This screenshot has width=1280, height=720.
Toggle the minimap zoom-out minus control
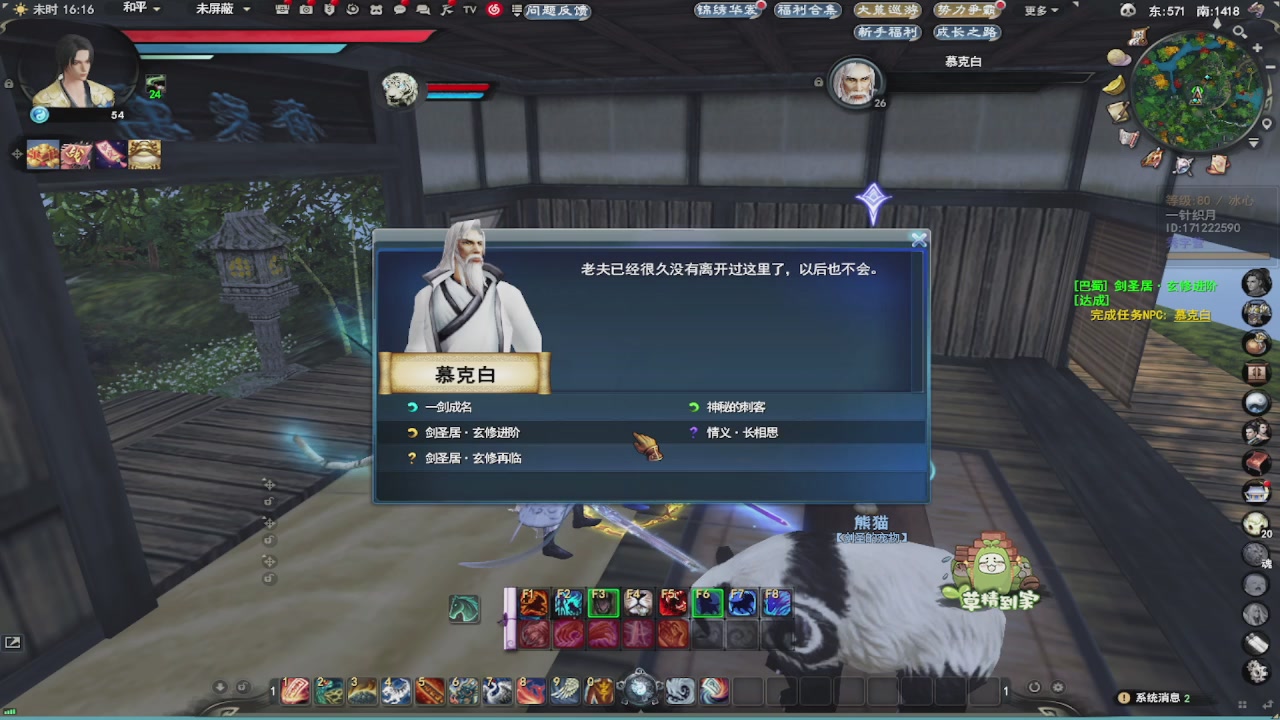coord(1270,66)
